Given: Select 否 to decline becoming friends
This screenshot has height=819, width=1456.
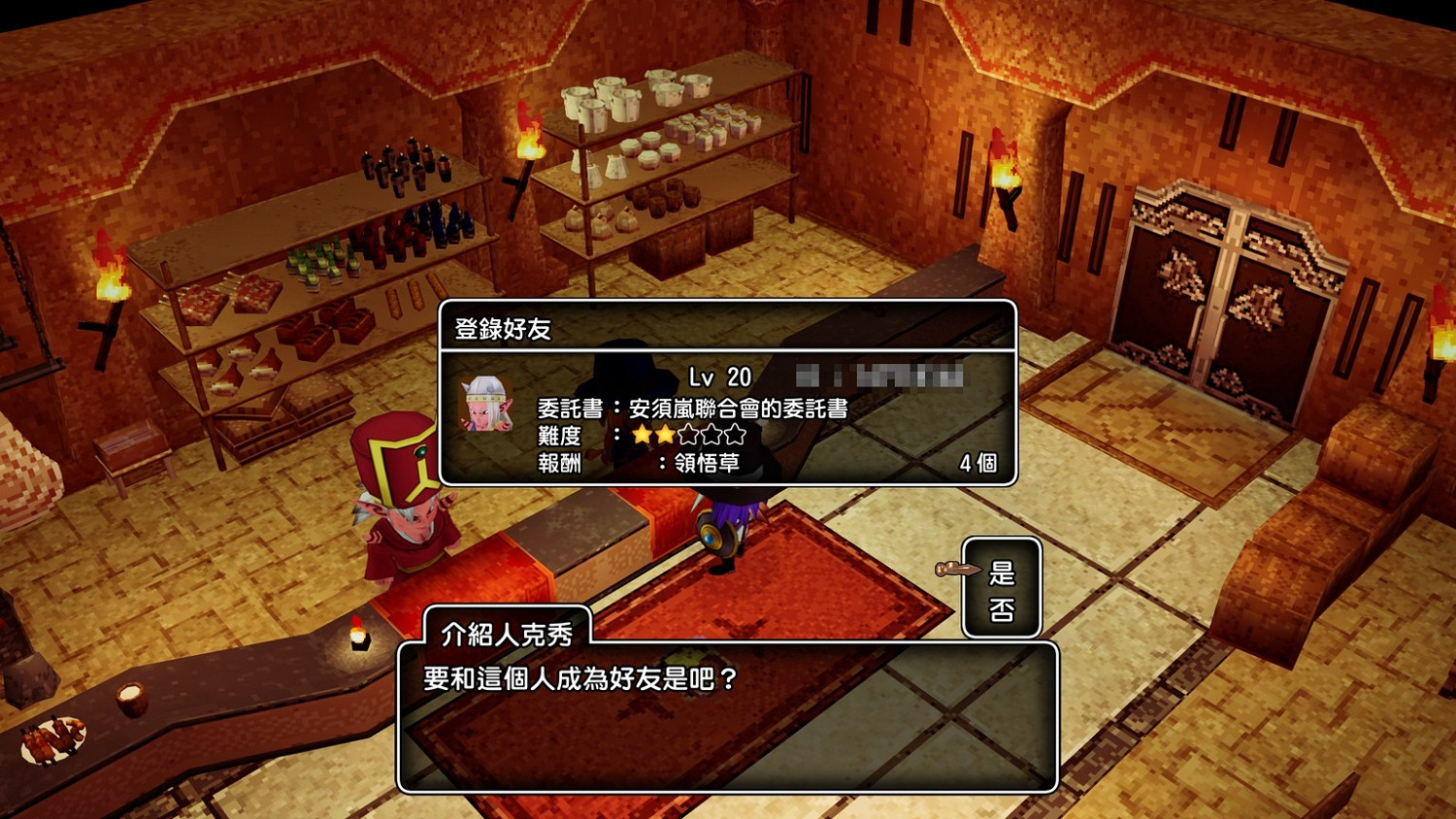Looking at the screenshot, I should (1002, 609).
